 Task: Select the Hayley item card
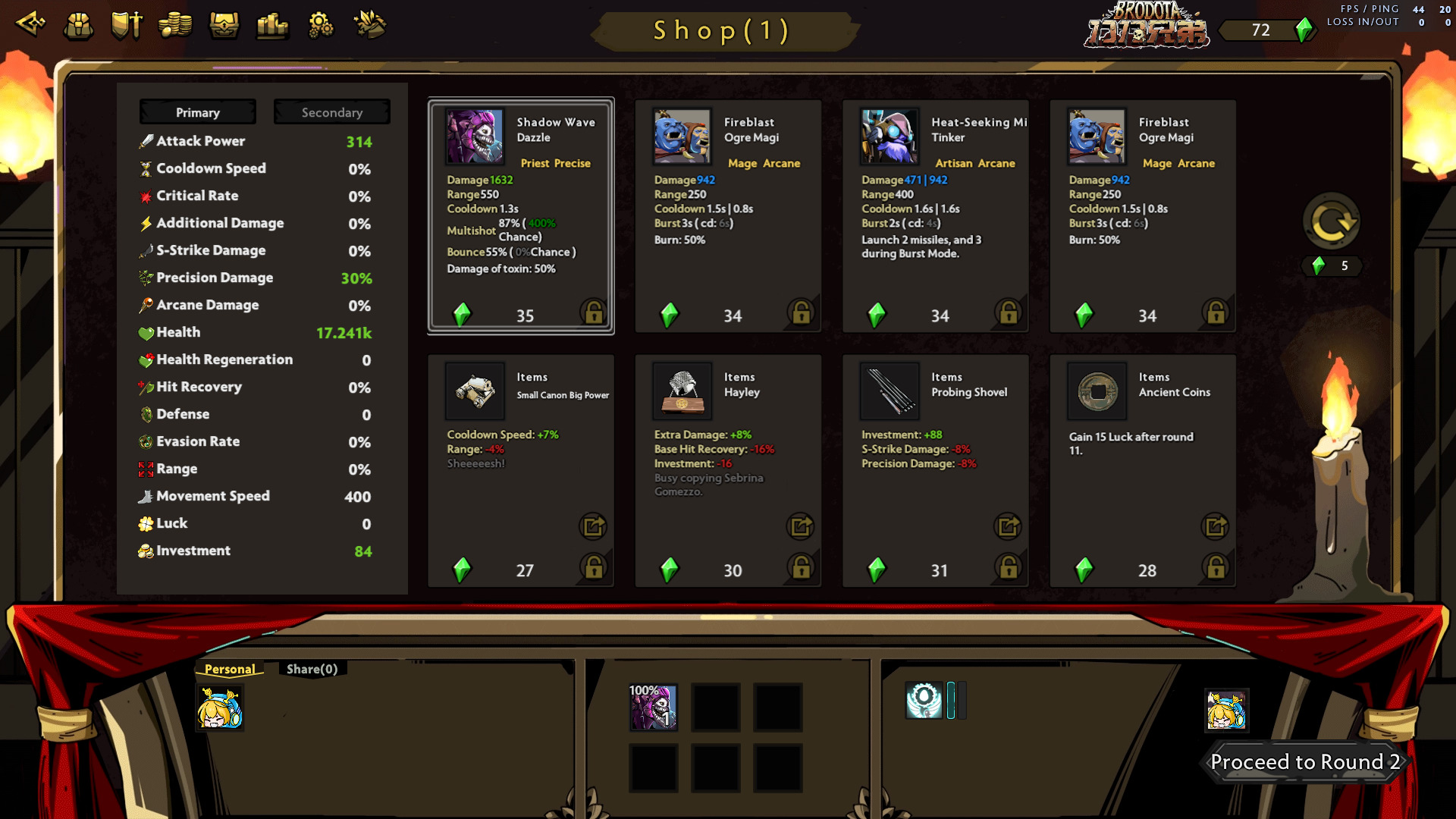(x=727, y=470)
